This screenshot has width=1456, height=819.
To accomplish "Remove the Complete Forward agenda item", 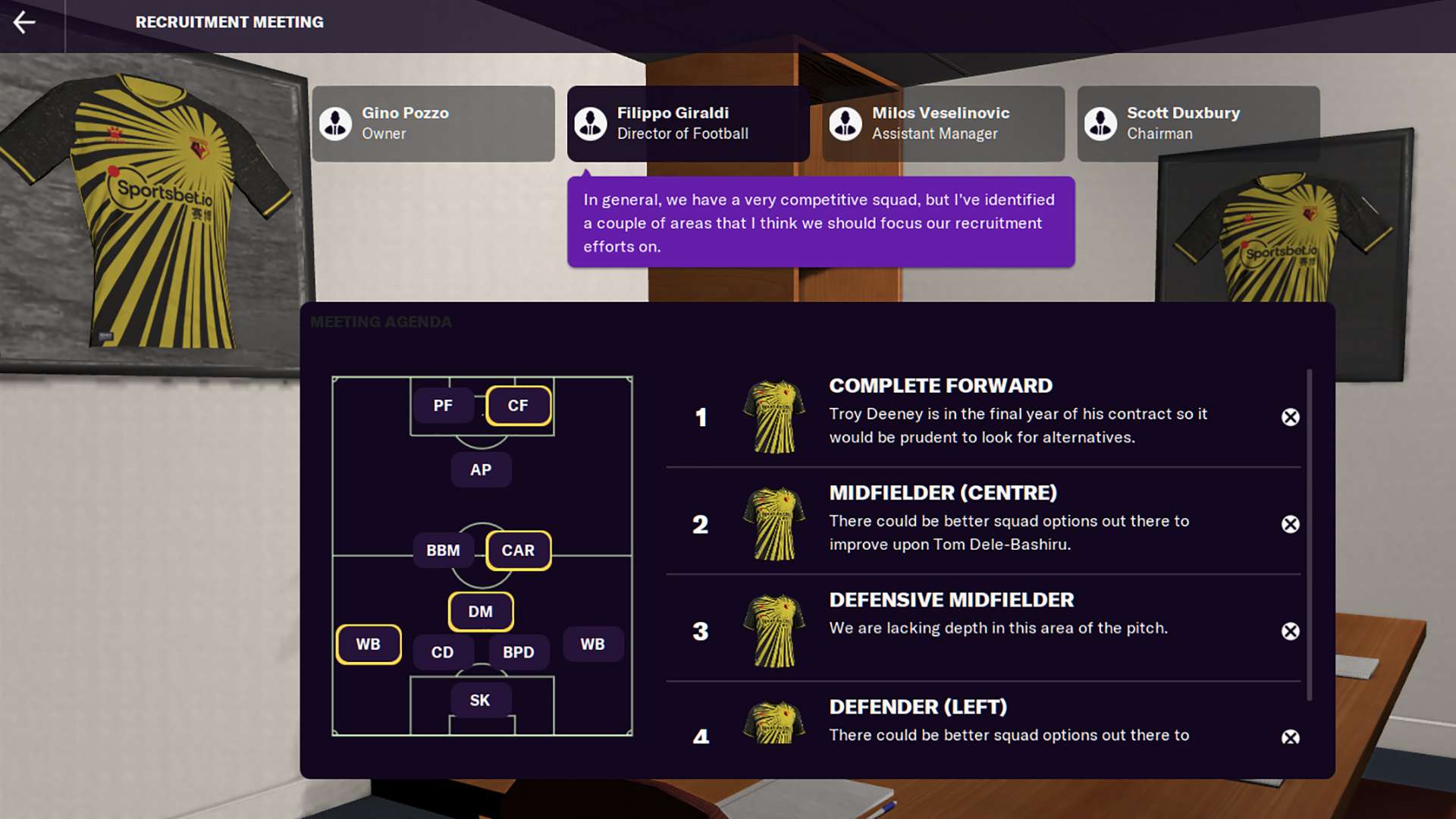I will point(1290,417).
